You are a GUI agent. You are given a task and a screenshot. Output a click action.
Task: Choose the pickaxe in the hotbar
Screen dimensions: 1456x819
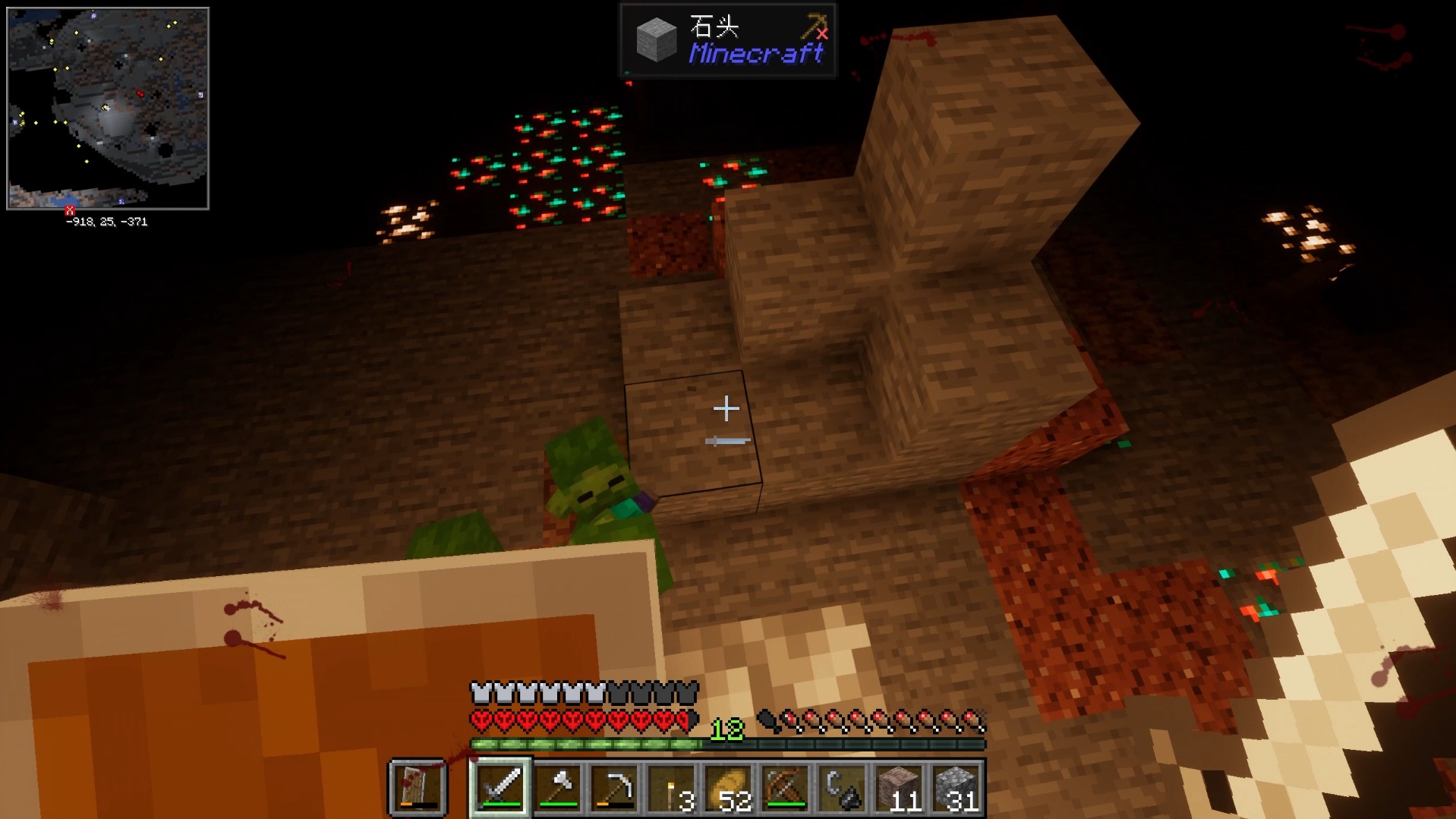pyautogui.click(x=615, y=788)
